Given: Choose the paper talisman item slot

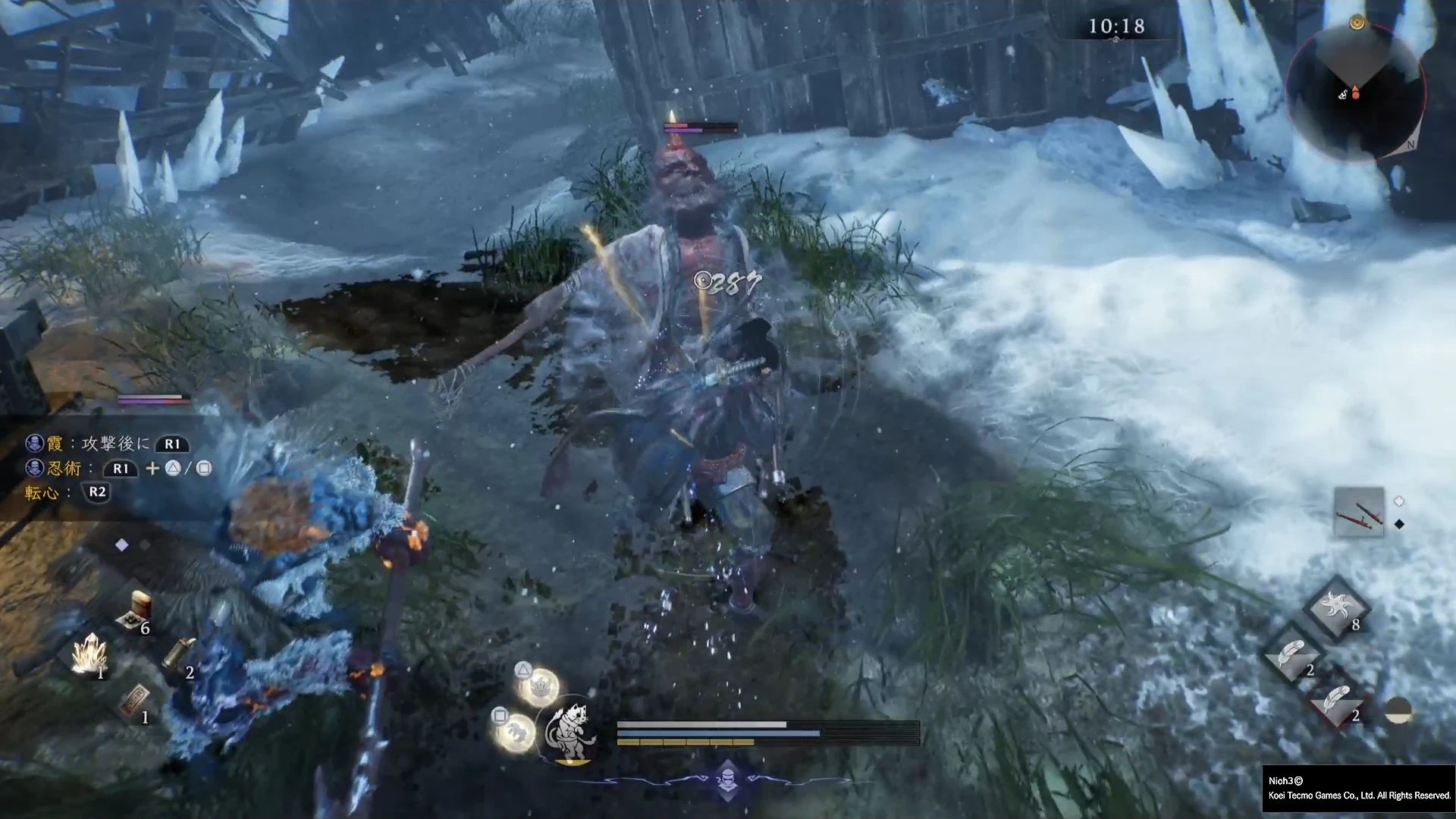Looking at the screenshot, I should (135, 699).
